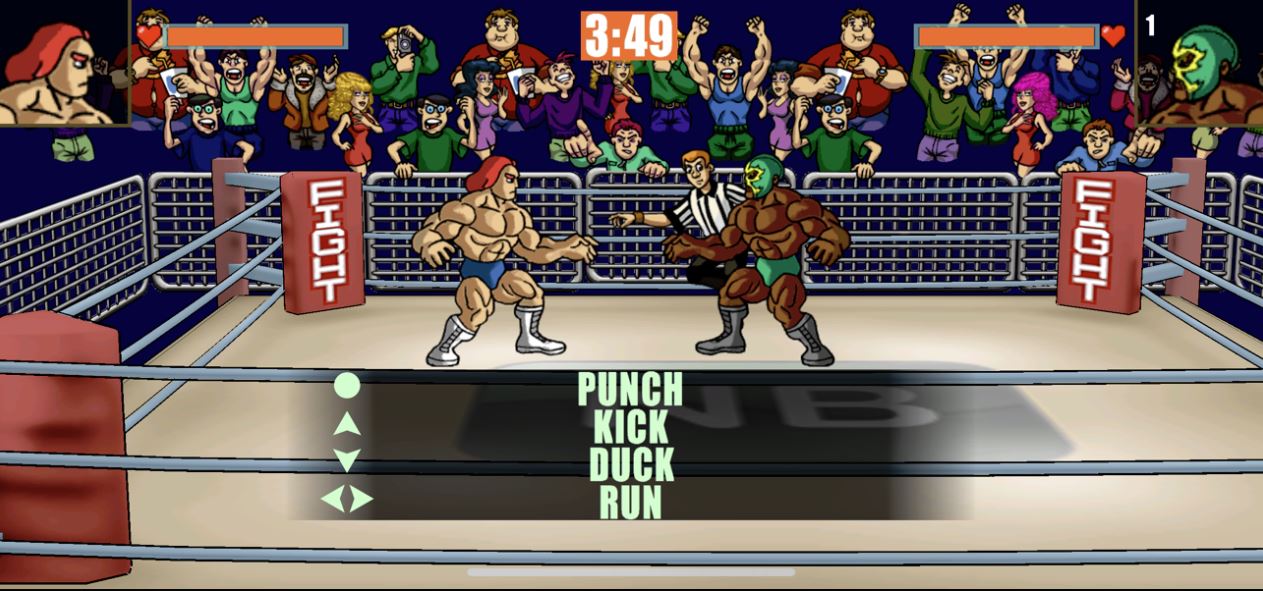Image resolution: width=1263 pixels, height=591 pixels.
Task: Tap the circle punch icon
Action: point(346,385)
